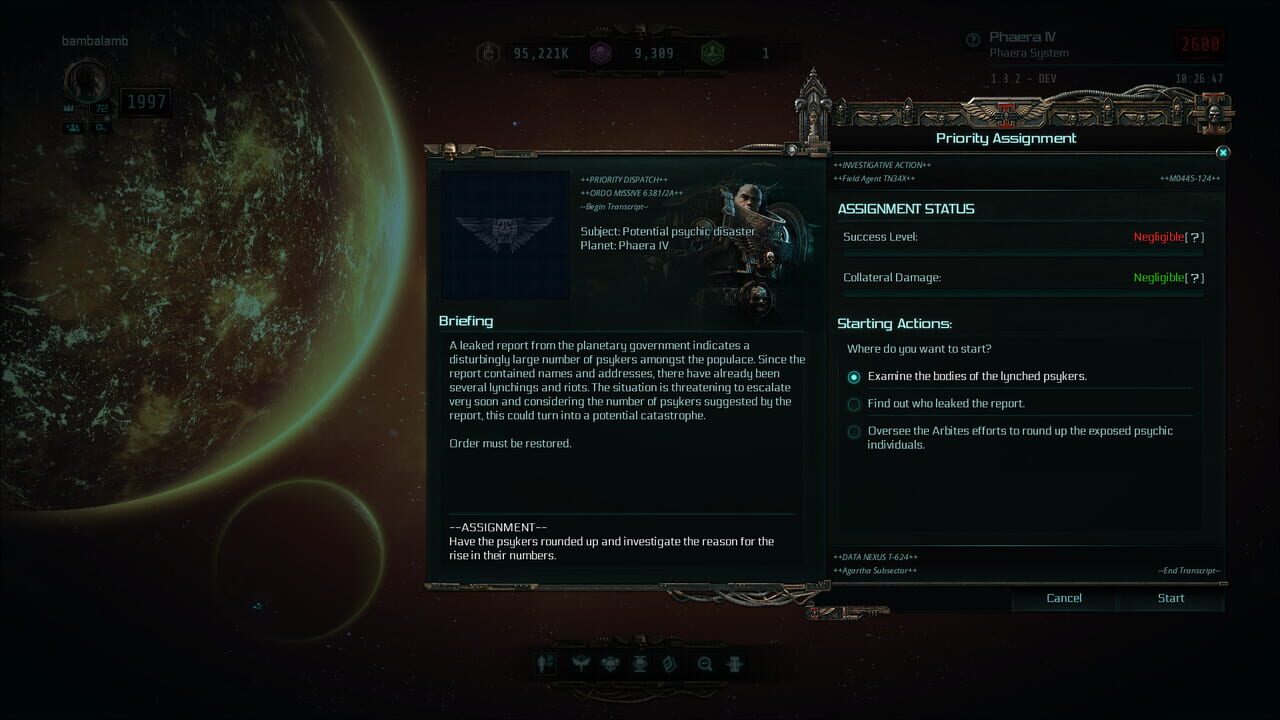This screenshot has height=720, width=1280.
Task: Open the Inquisition skull sigil icon in bottom toolbar
Action: (642, 664)
